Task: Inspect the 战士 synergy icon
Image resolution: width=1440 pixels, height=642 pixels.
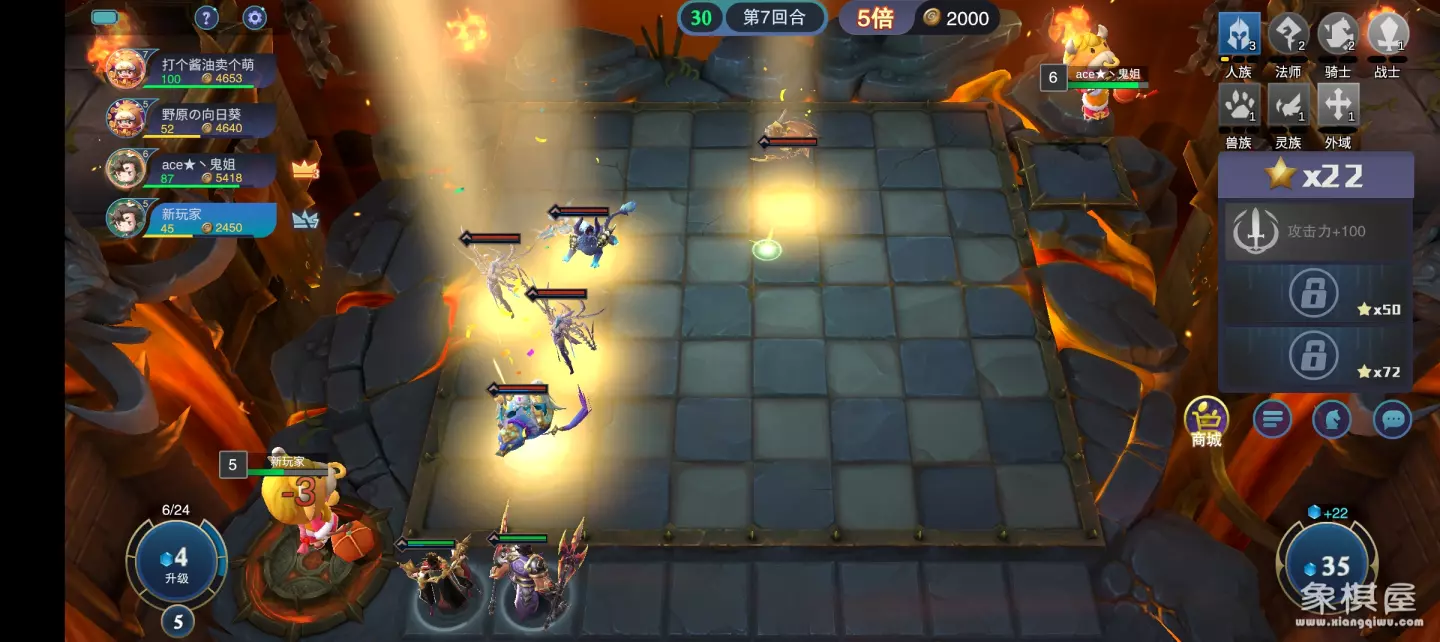Action: (x=1387, y=35)
